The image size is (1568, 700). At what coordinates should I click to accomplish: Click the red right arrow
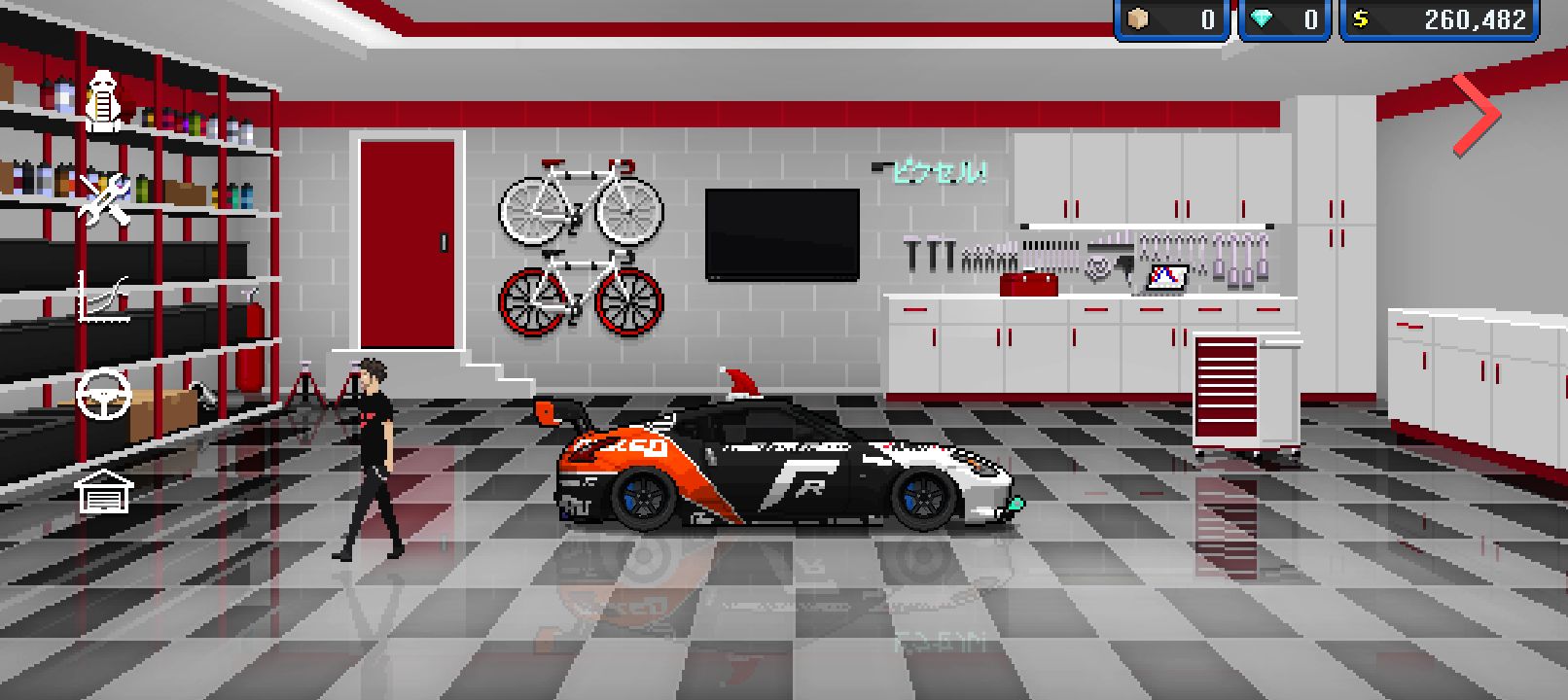coord(1477,115)
